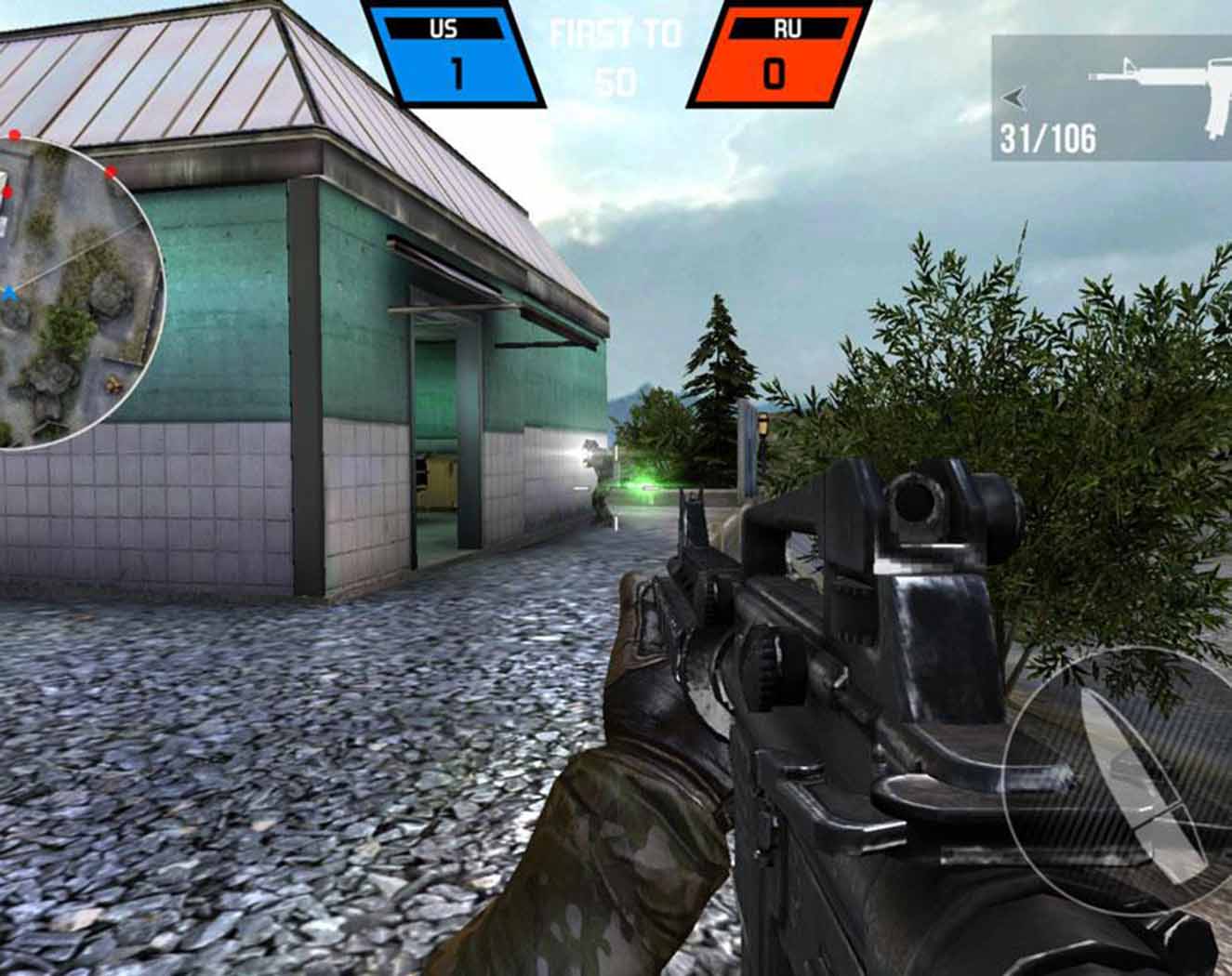Select the blue player arrow marker on the minimap

(11, 291)
